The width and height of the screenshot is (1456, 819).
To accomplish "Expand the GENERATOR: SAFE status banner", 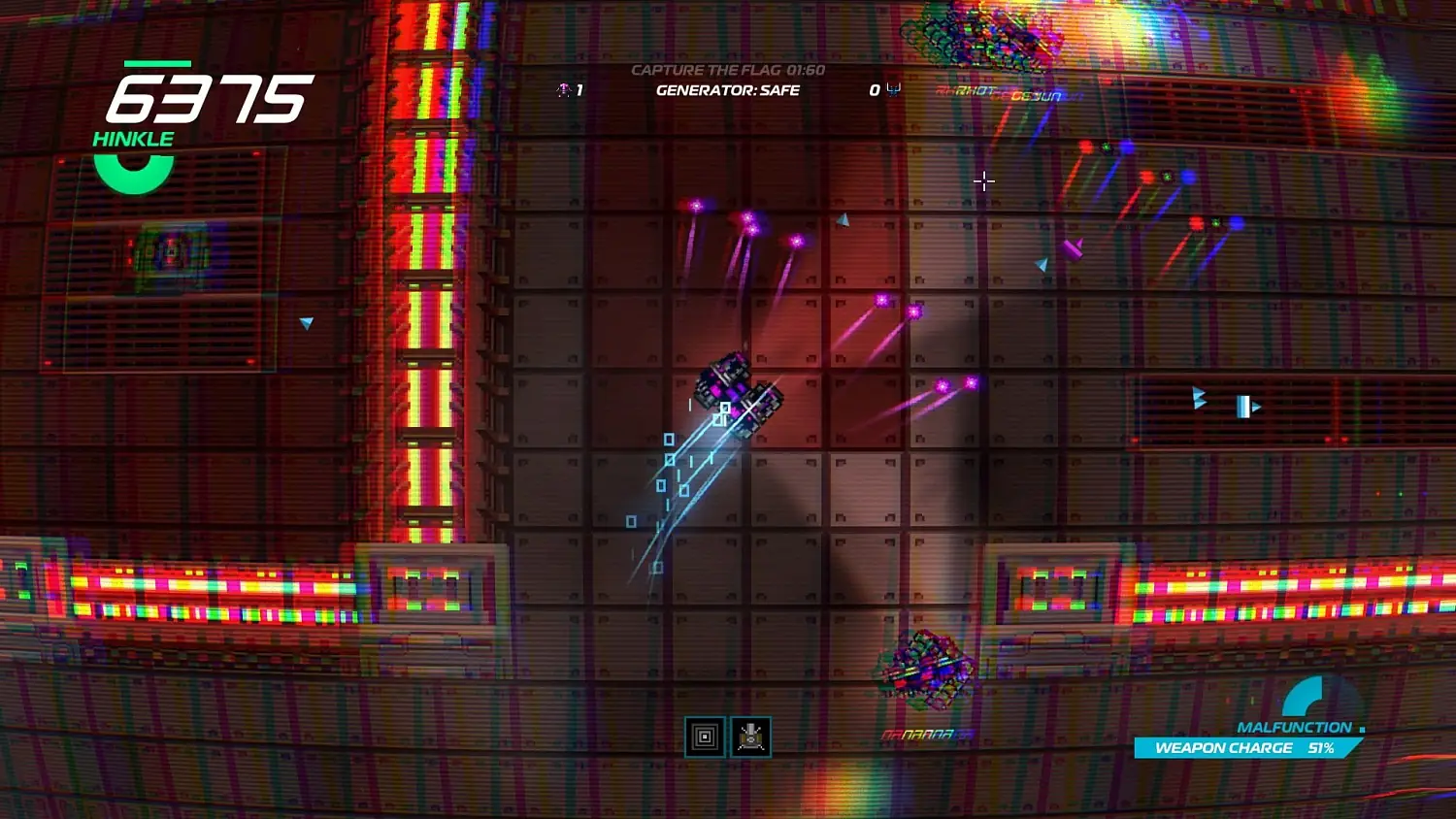I will [726, 90].
